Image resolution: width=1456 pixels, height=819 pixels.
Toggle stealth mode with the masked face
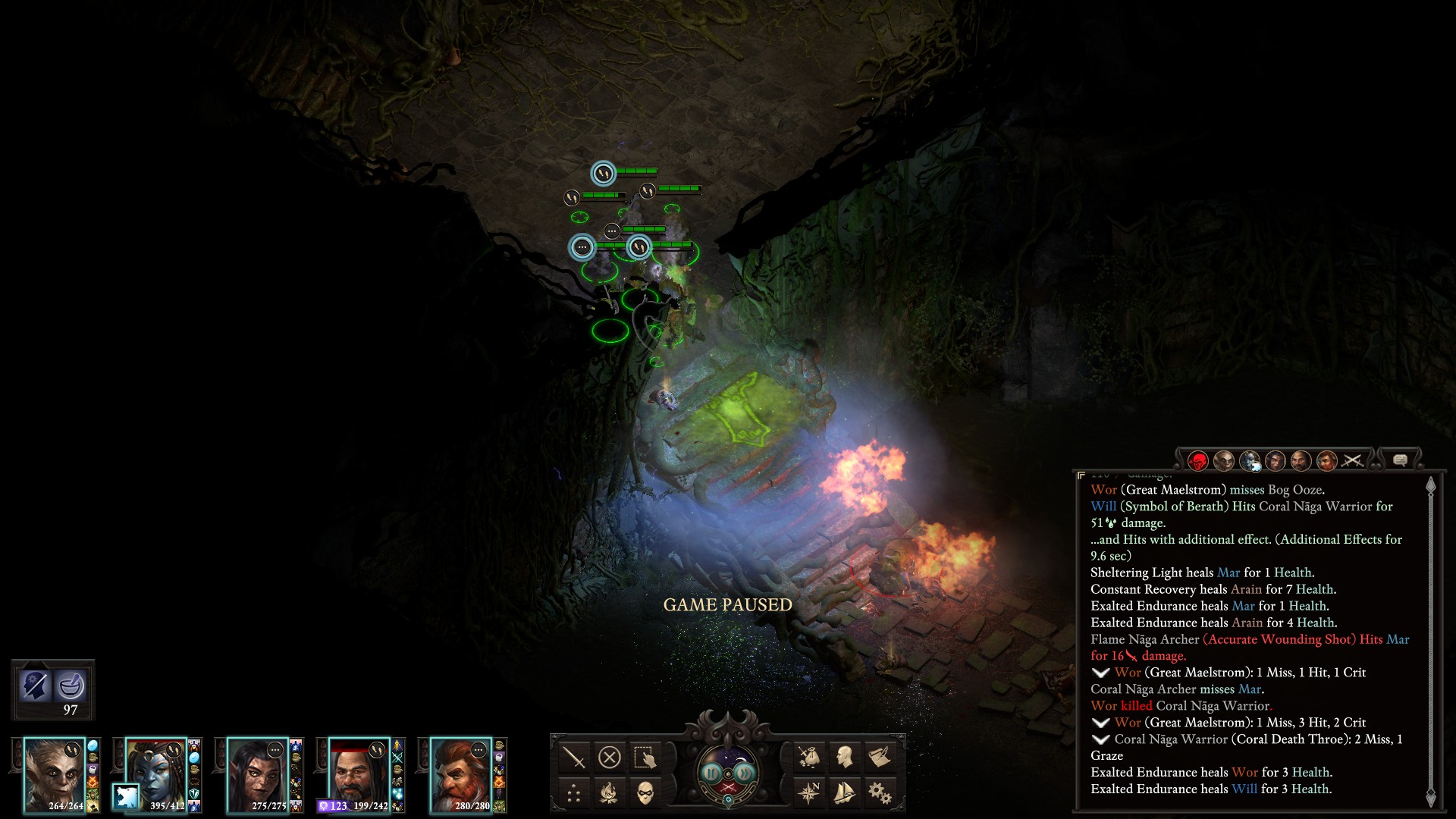click(x=645, y=793)
